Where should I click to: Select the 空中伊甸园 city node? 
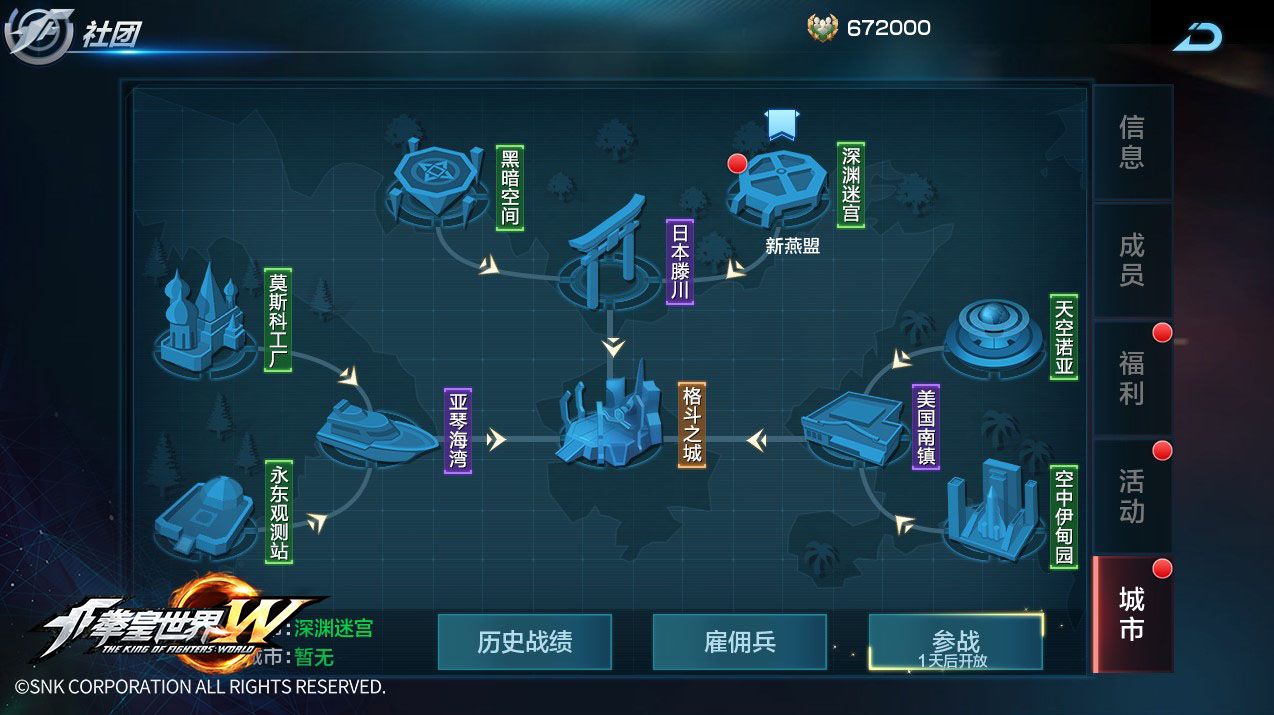992,512
